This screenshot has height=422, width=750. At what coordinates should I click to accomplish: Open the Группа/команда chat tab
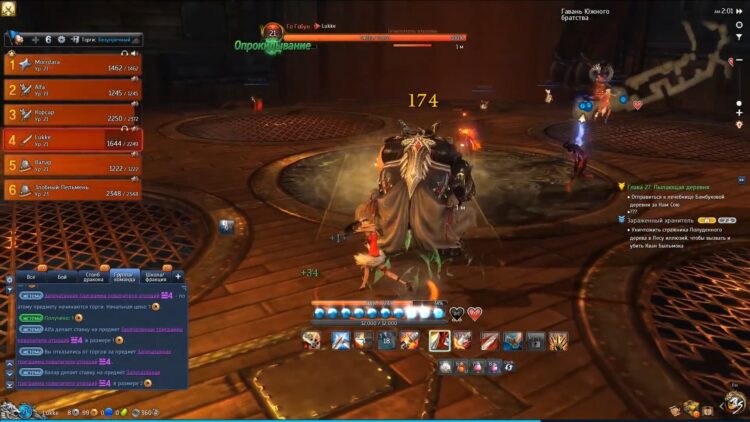(124, 275)
